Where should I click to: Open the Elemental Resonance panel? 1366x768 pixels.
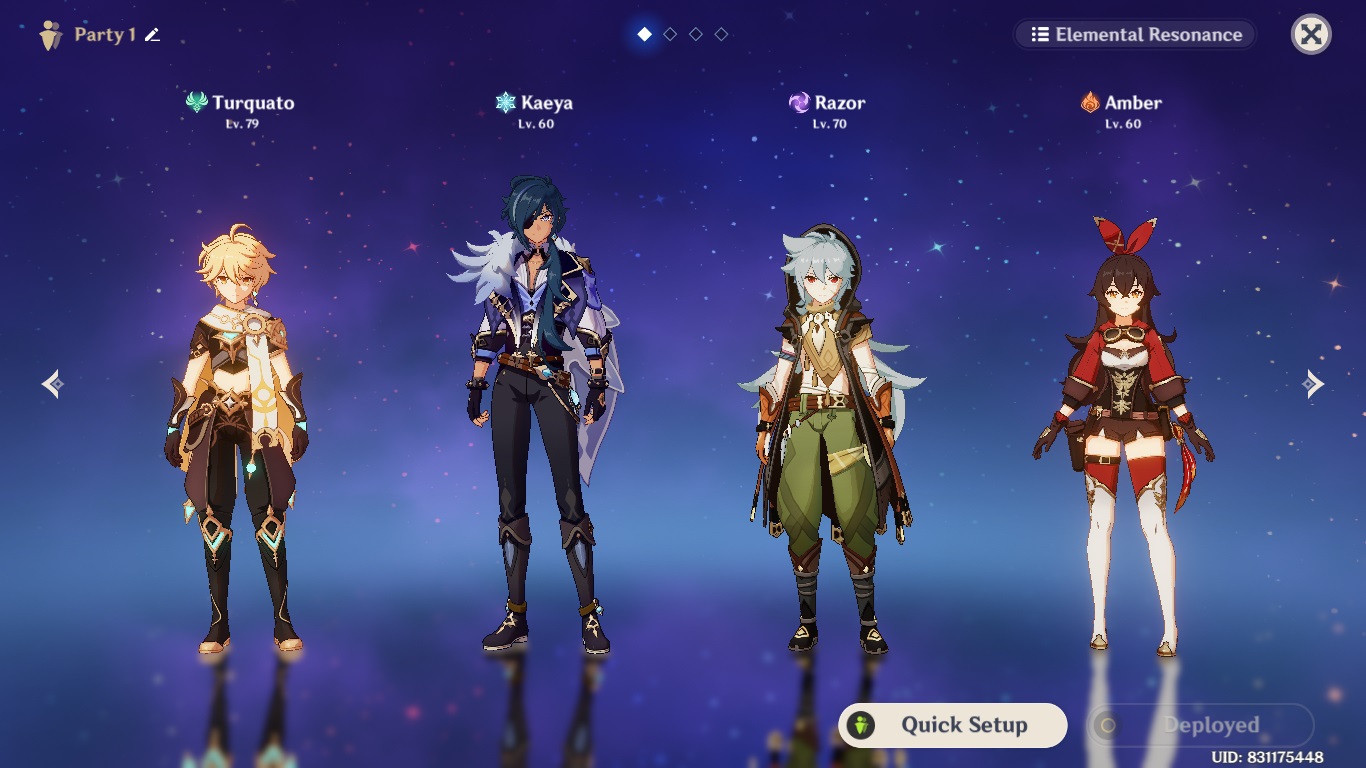pos(1136,35)
